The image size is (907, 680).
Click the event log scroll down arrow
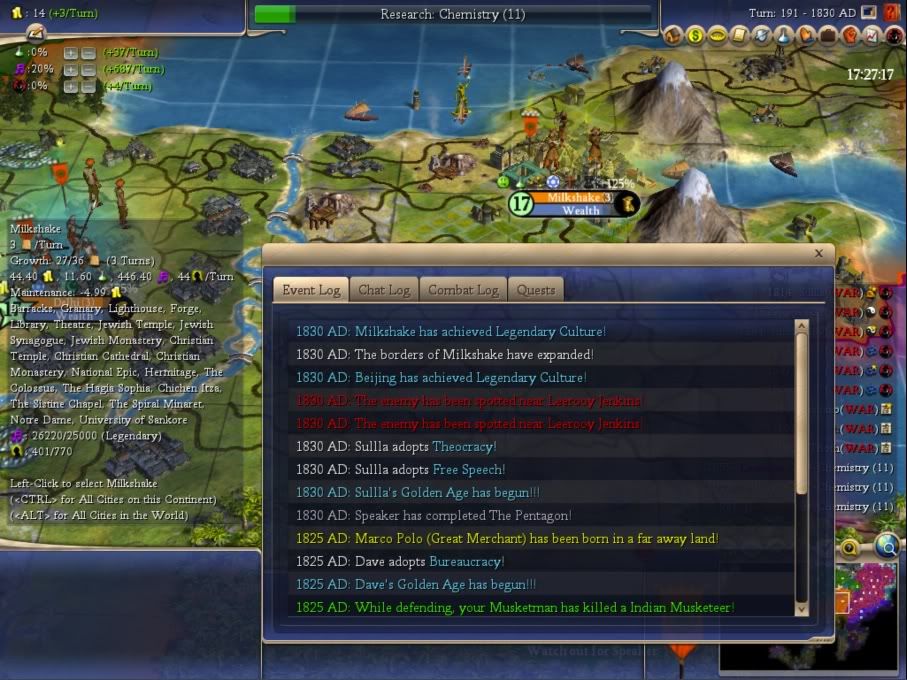pos(801,608)
